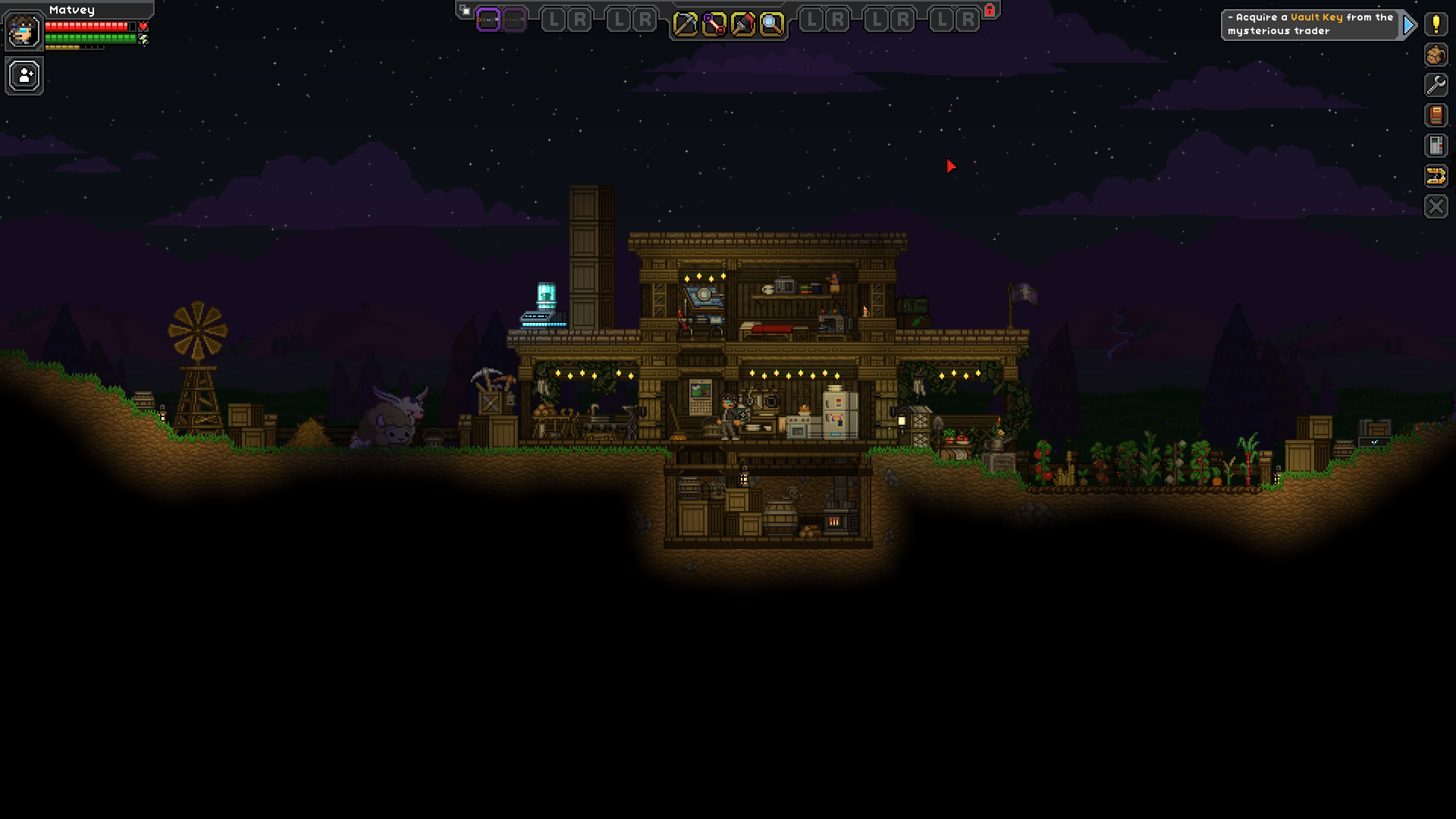The image size is (1456, 819).
Task: Toggle the hotbar swap icon left of slots
Action: click(x=463, y=11)
